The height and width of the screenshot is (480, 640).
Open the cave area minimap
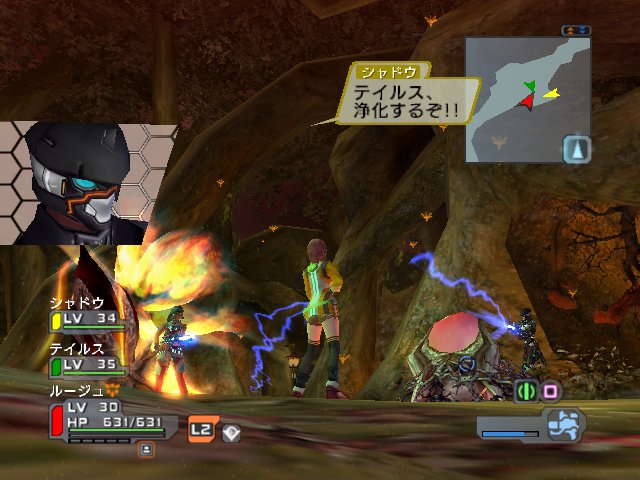[519, 98]
